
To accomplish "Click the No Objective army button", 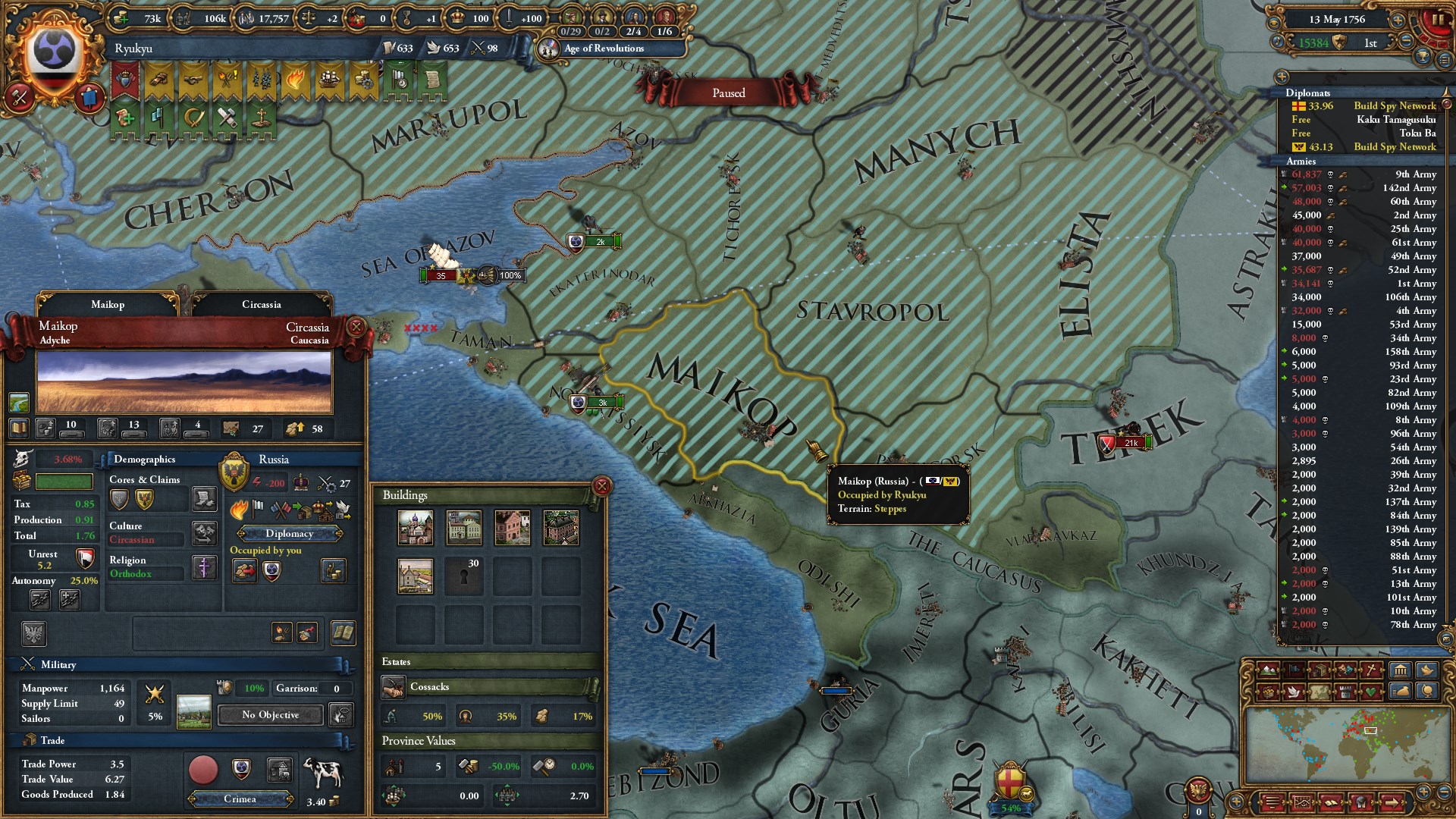I will click(269, 715).
